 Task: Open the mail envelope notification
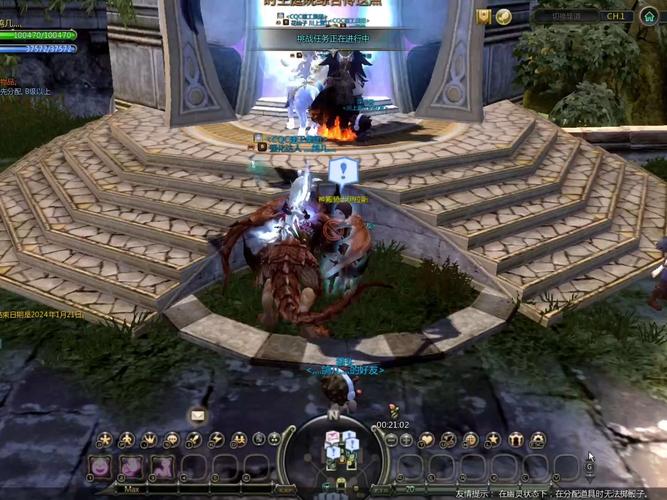tap(197, 415)
